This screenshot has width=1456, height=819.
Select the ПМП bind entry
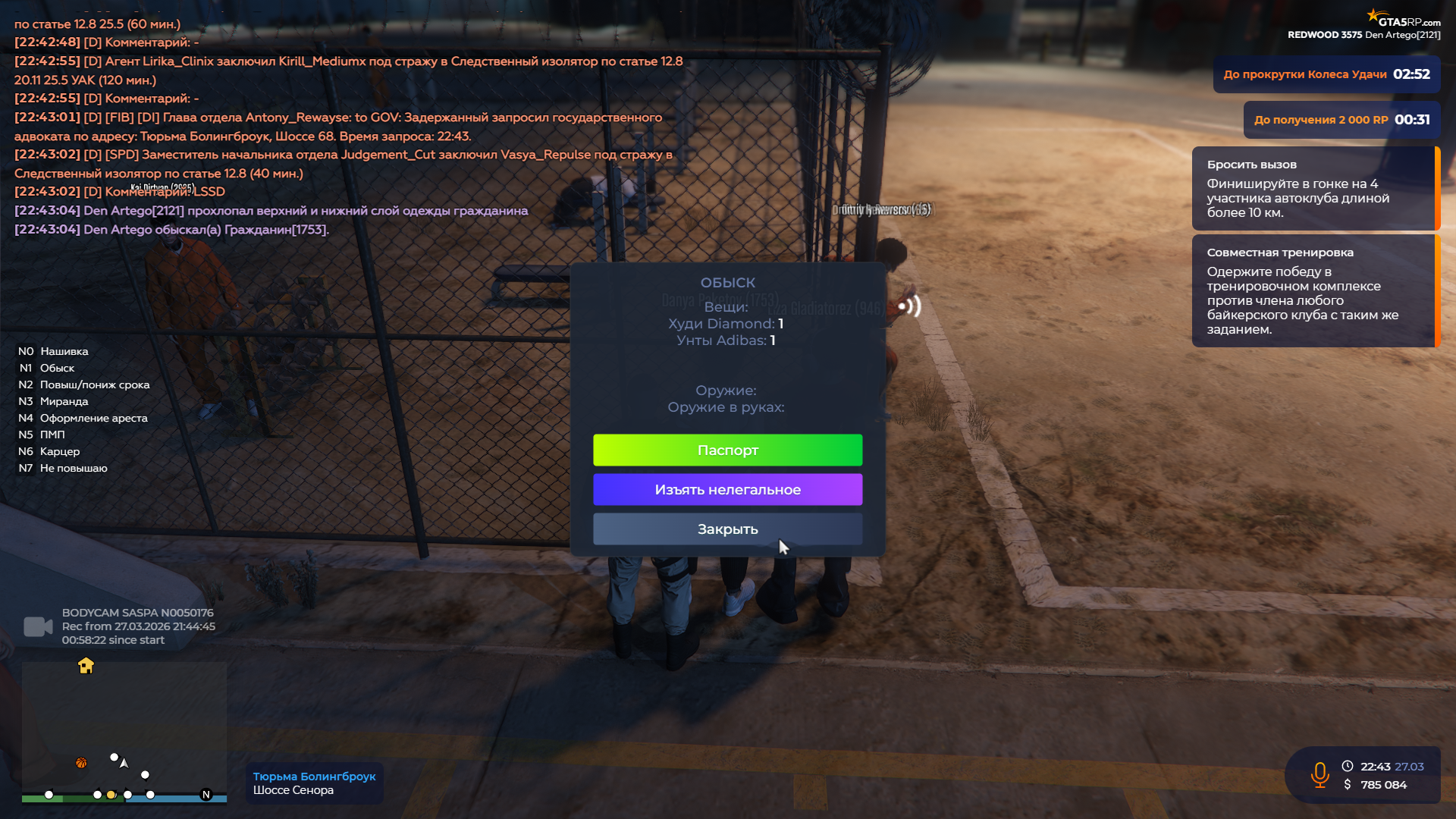pos(52,435)
